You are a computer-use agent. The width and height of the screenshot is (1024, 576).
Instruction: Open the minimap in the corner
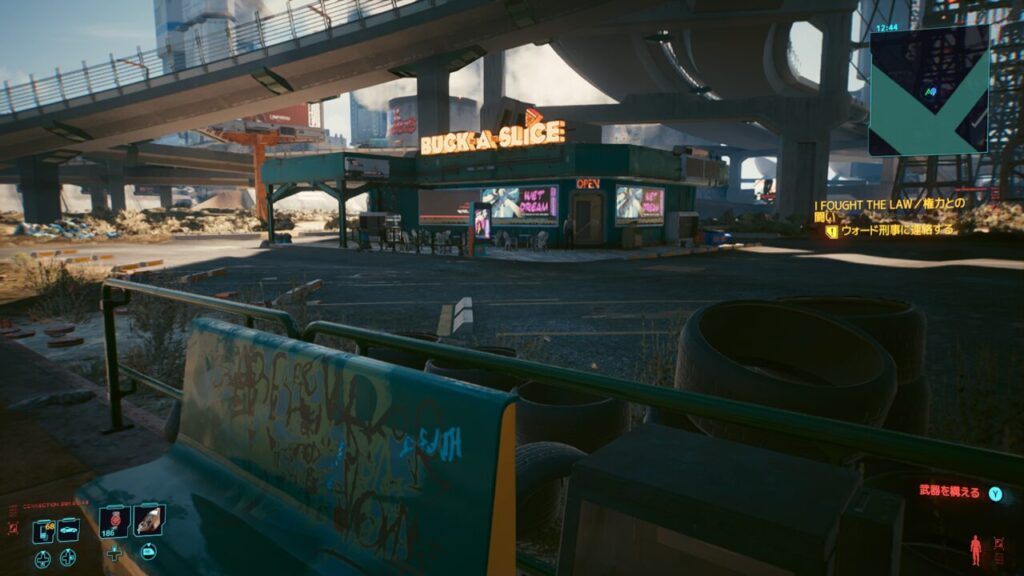[928, 90]
